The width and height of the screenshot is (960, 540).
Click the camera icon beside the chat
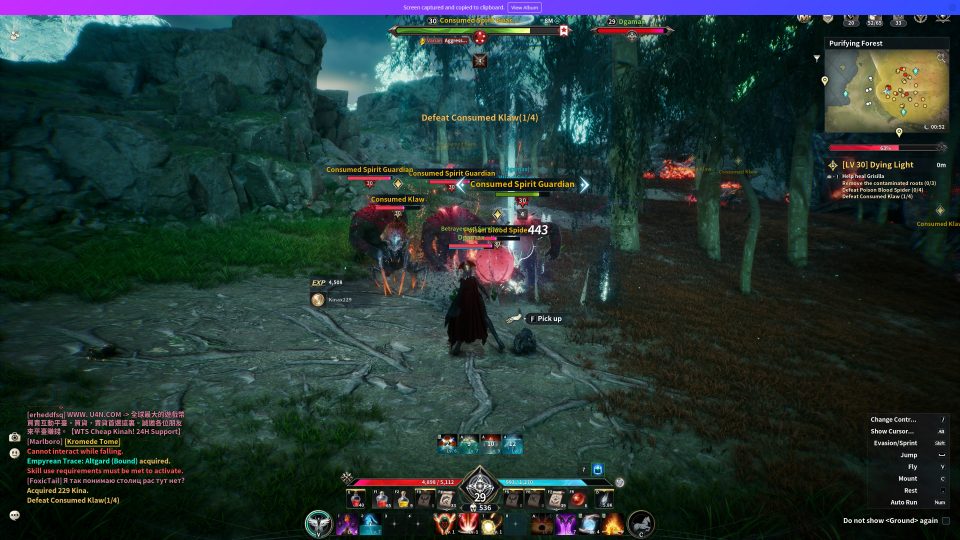(14, 437)
